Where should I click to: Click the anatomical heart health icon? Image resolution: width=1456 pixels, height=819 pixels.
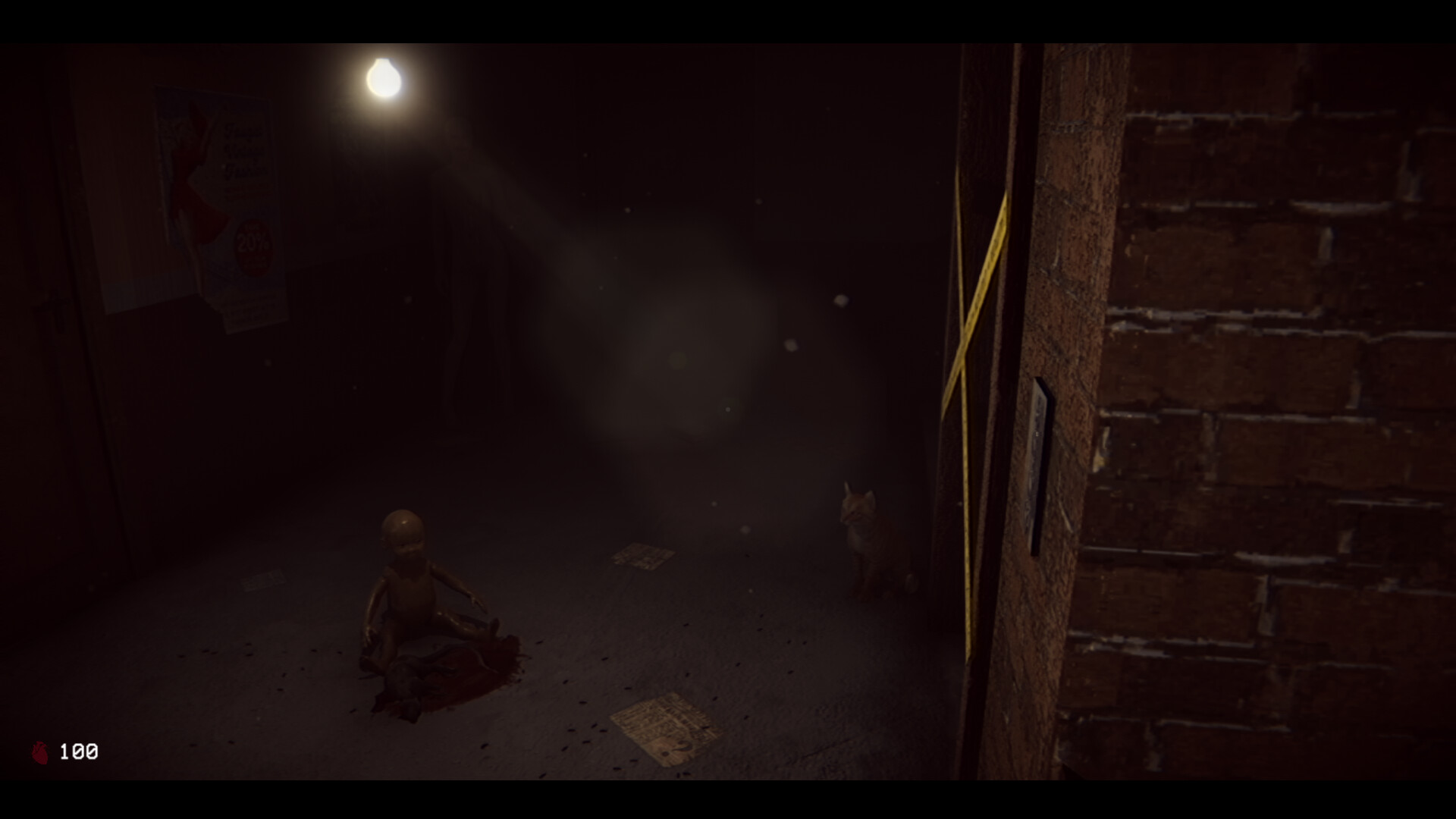click(39, 751)
